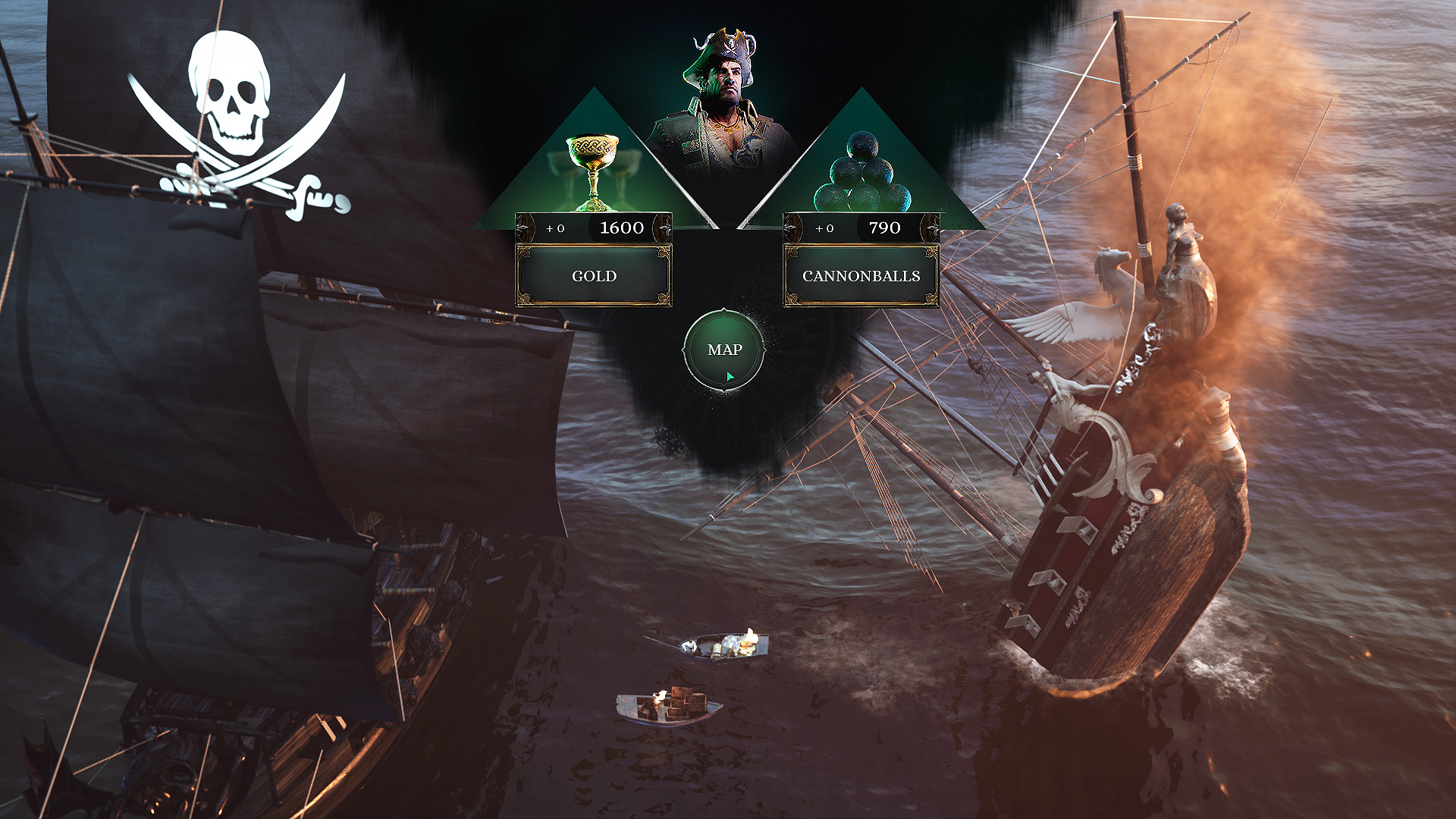Click the left ornament on the Cannonballs counter
The image size is (1456, 819).
pos(795,227)
